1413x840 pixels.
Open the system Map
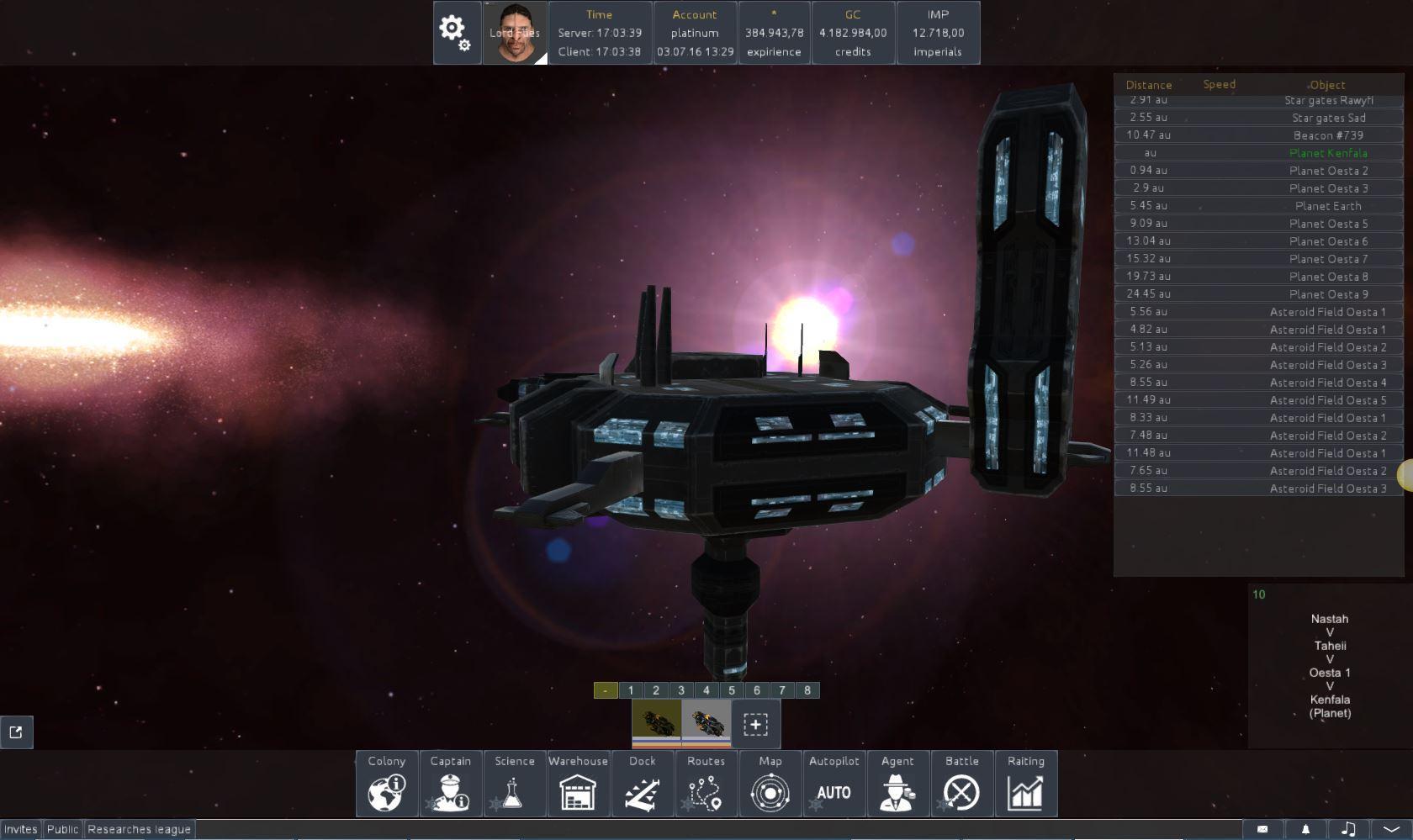pos(770,784)
